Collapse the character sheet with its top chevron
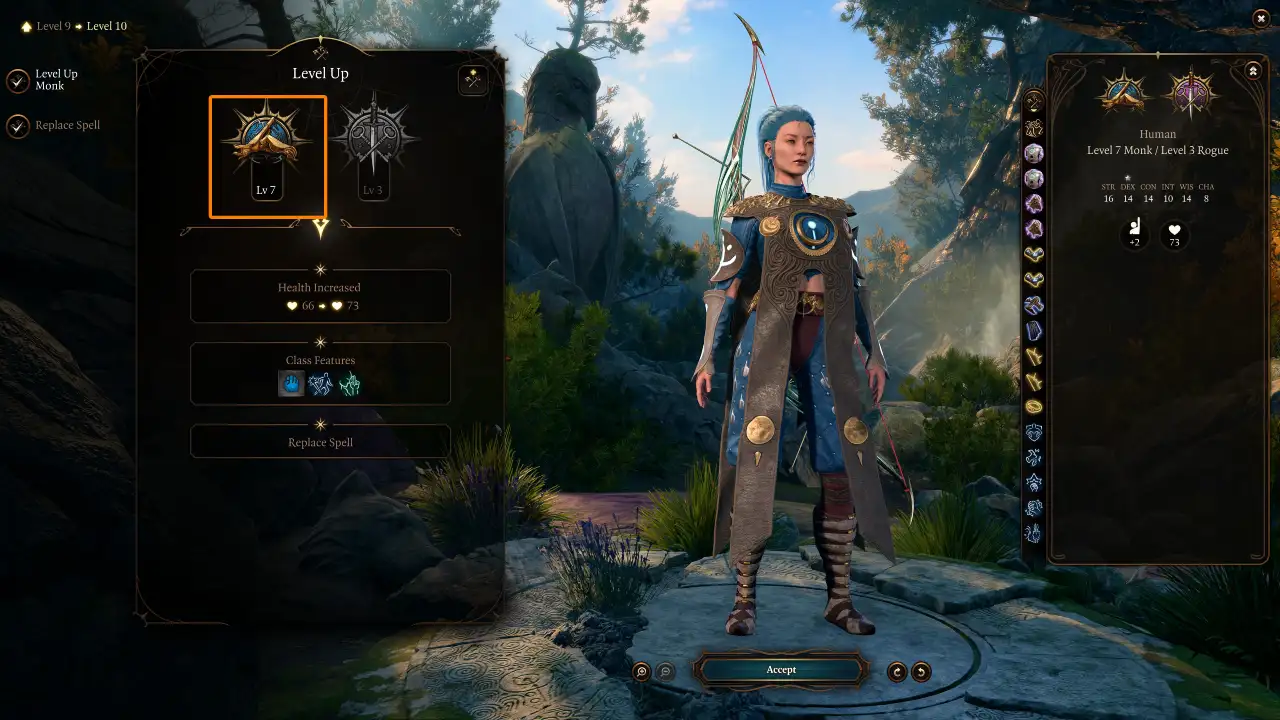Screen dimensions: 1280x720 click(x=1253, y=70)
